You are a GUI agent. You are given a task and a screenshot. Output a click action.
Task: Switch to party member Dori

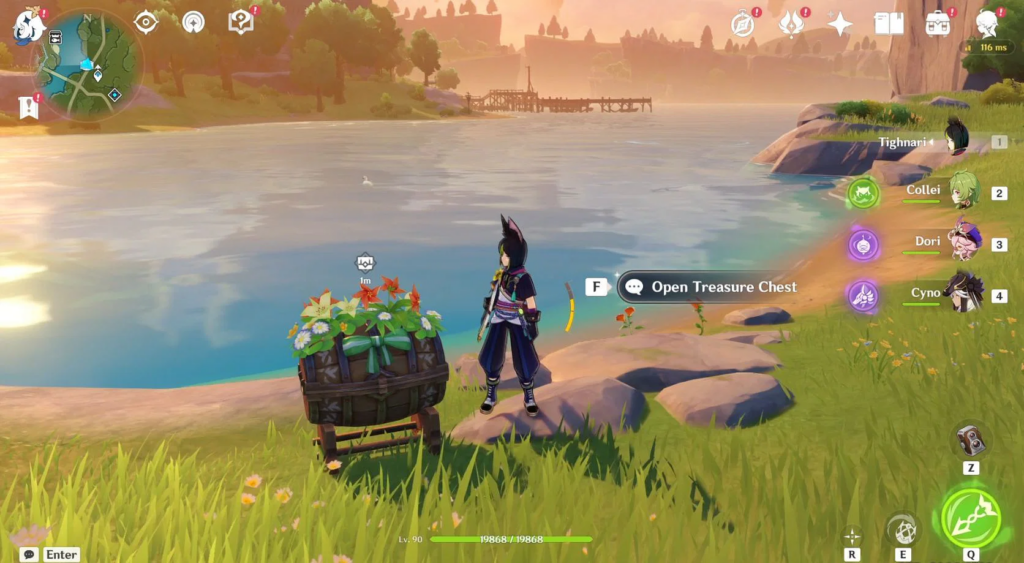tap(963, 241)
